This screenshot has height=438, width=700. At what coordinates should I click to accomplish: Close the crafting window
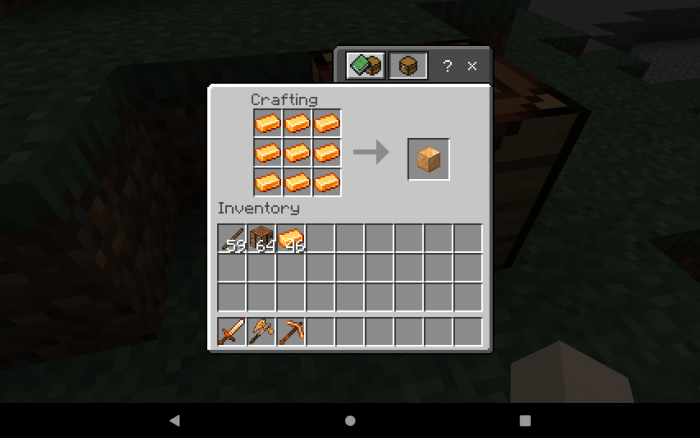(472, 66)
